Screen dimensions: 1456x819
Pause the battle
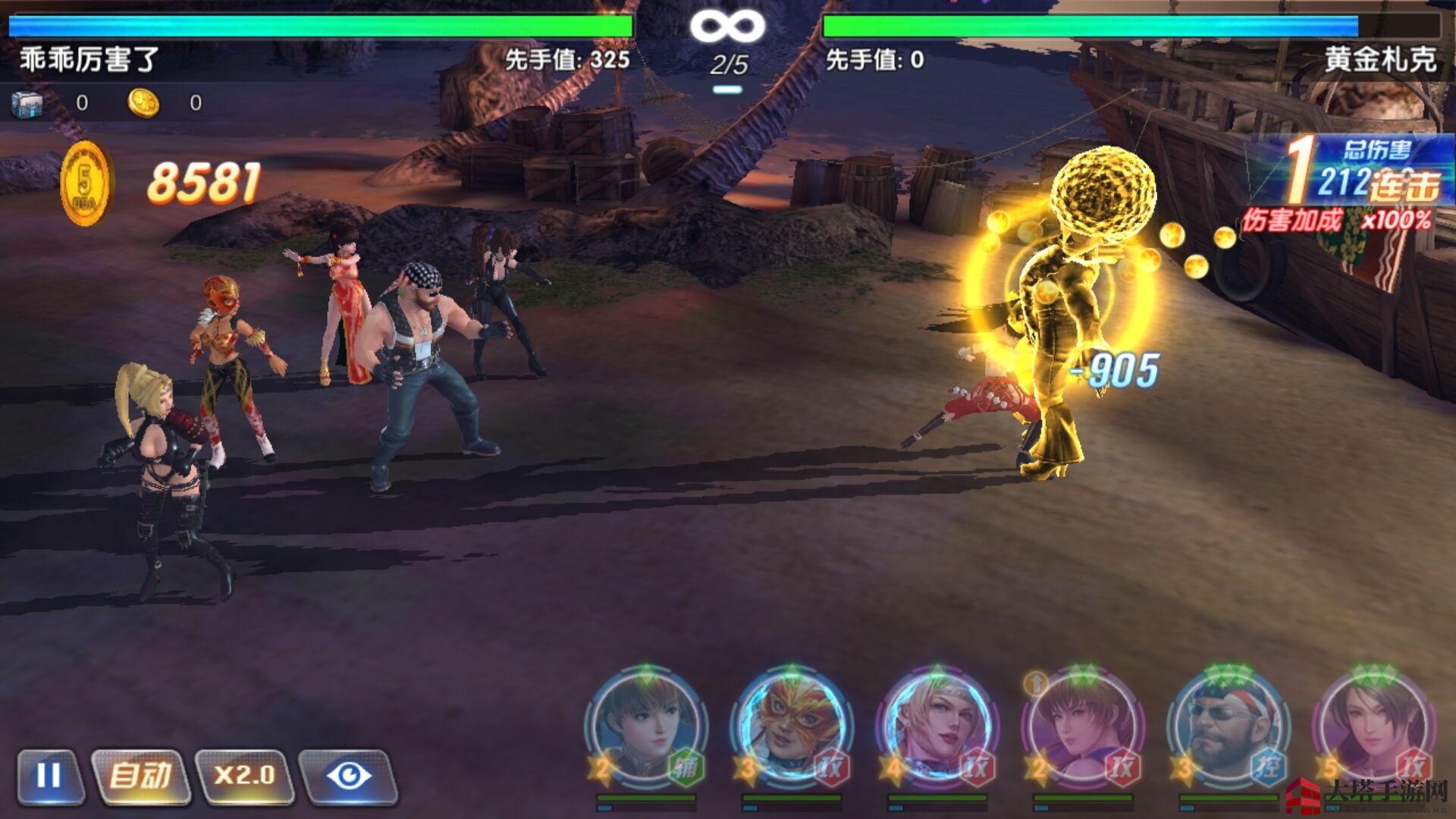[x=49, y=776]
